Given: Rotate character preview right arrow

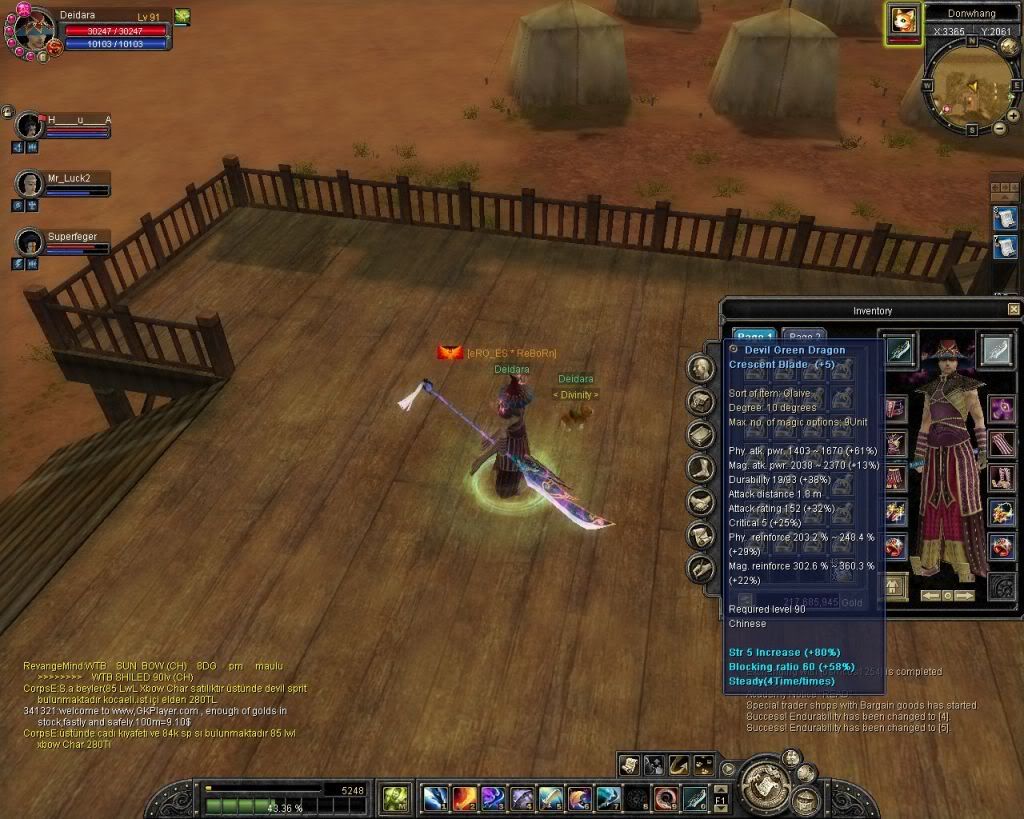Looking at the screenshot, I should 965,595.
